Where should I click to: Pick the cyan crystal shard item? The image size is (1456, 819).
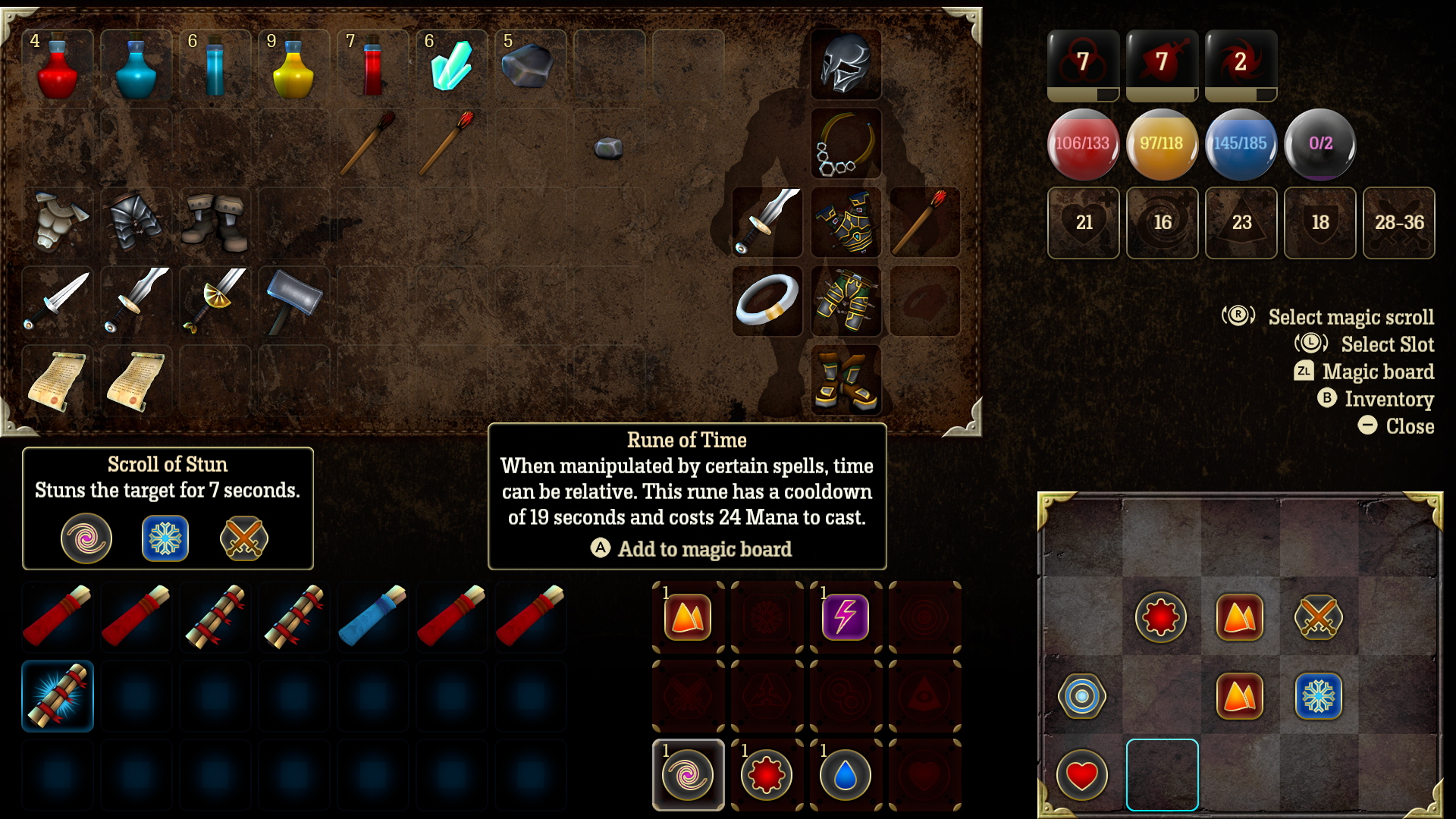point(452,65)
